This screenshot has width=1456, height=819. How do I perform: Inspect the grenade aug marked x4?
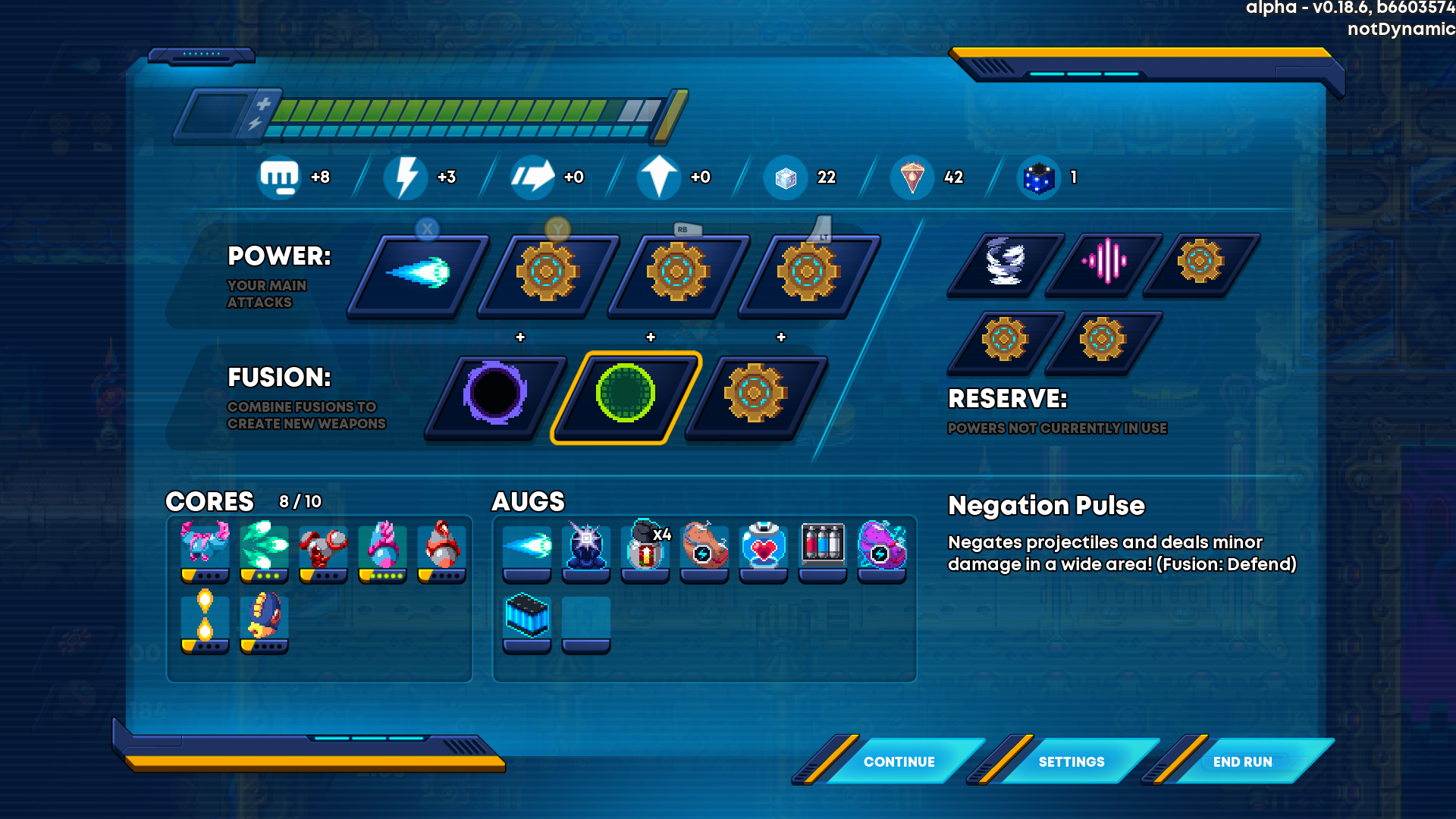click(645, 548)
